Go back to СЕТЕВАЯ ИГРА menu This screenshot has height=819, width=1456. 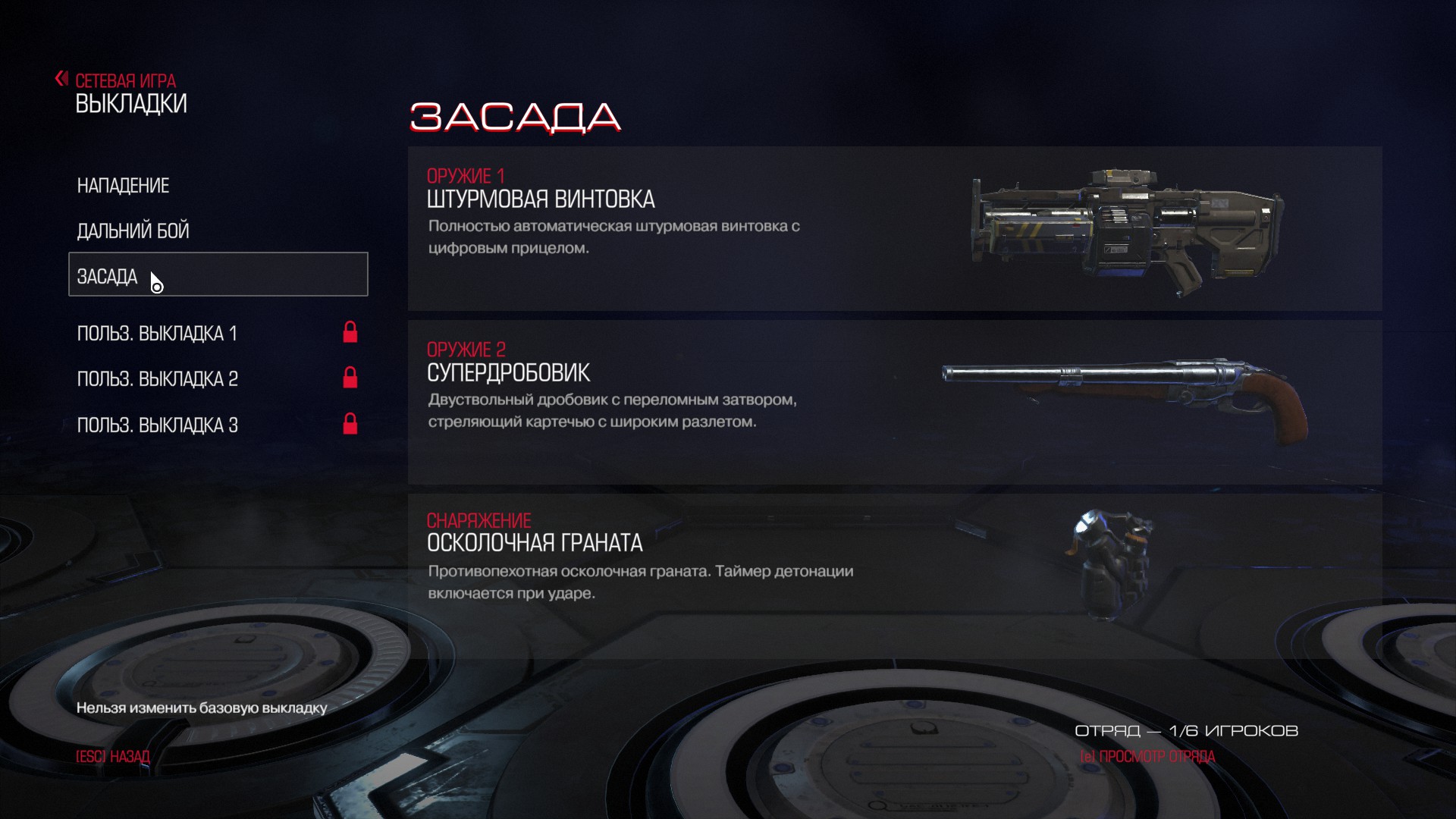pyautogui.click(x=124, y=80)
